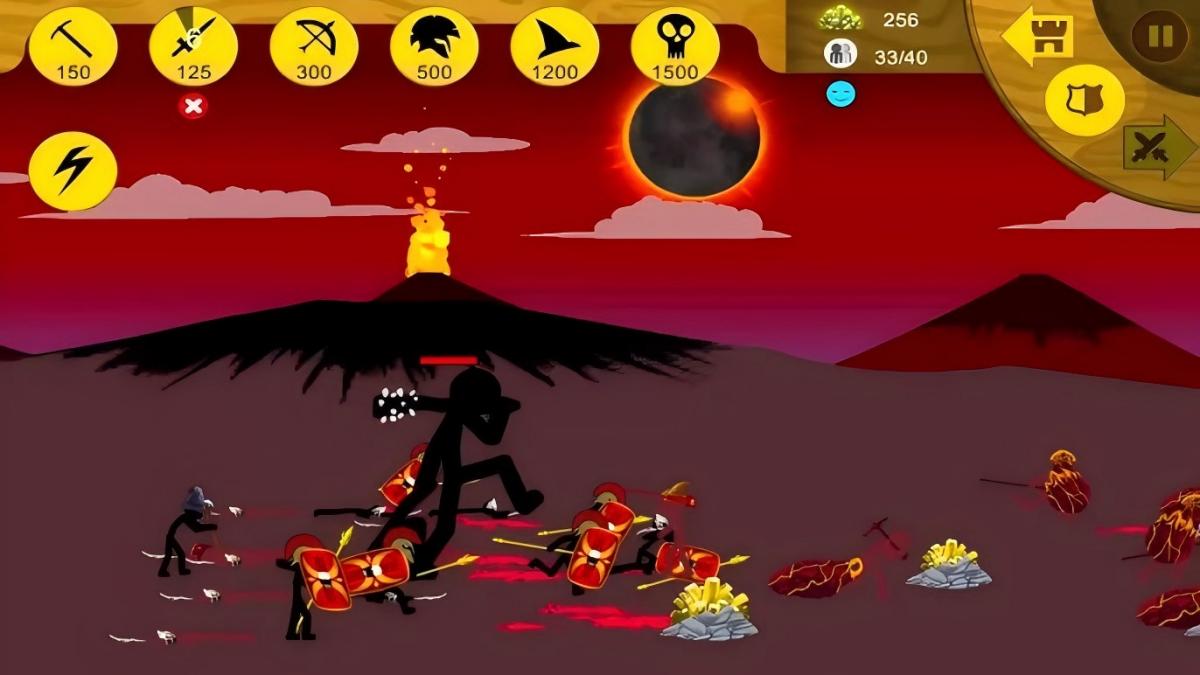Train an Archidon archer for 300

coord(314,47)
